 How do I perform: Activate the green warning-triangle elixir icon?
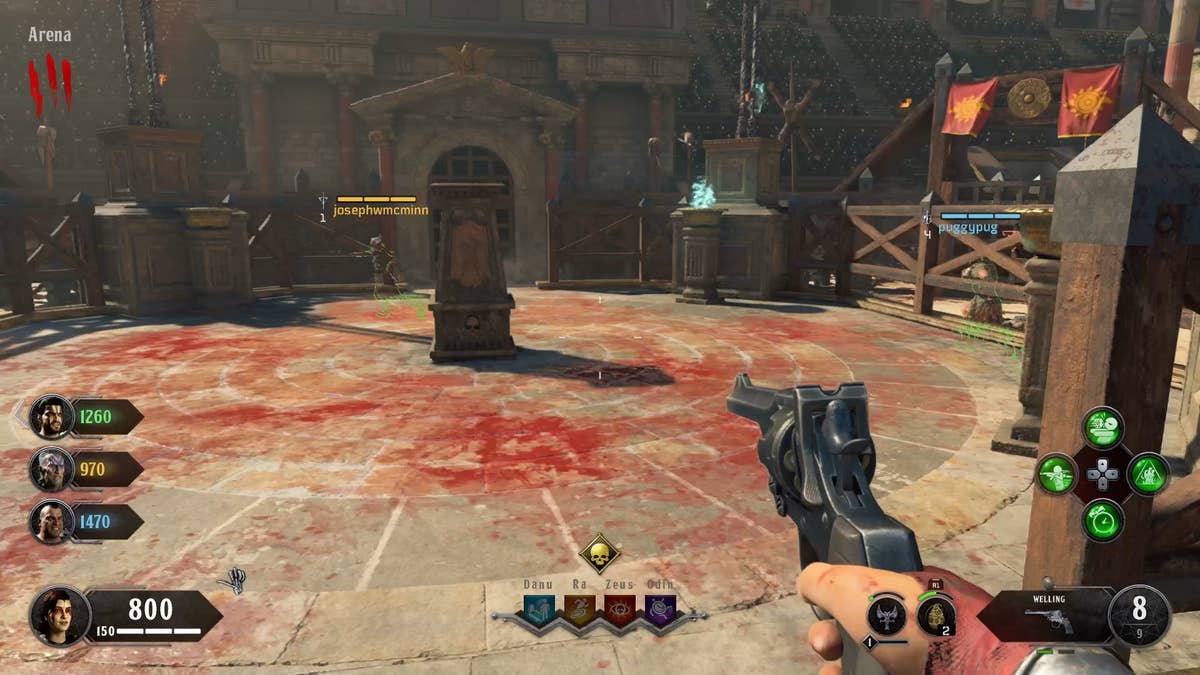tap(1148, 474)
